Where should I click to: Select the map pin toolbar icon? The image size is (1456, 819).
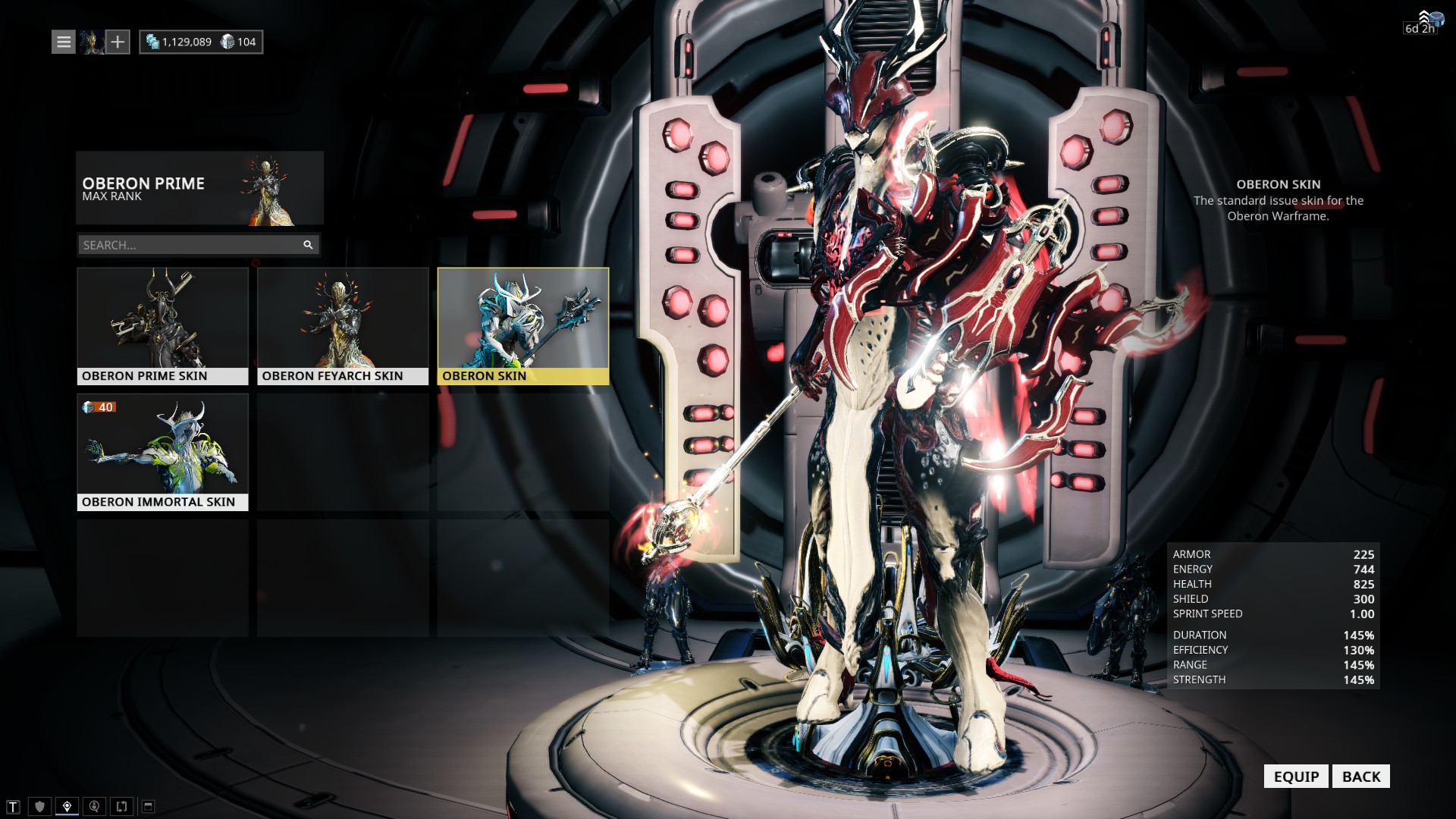point(67,806)
